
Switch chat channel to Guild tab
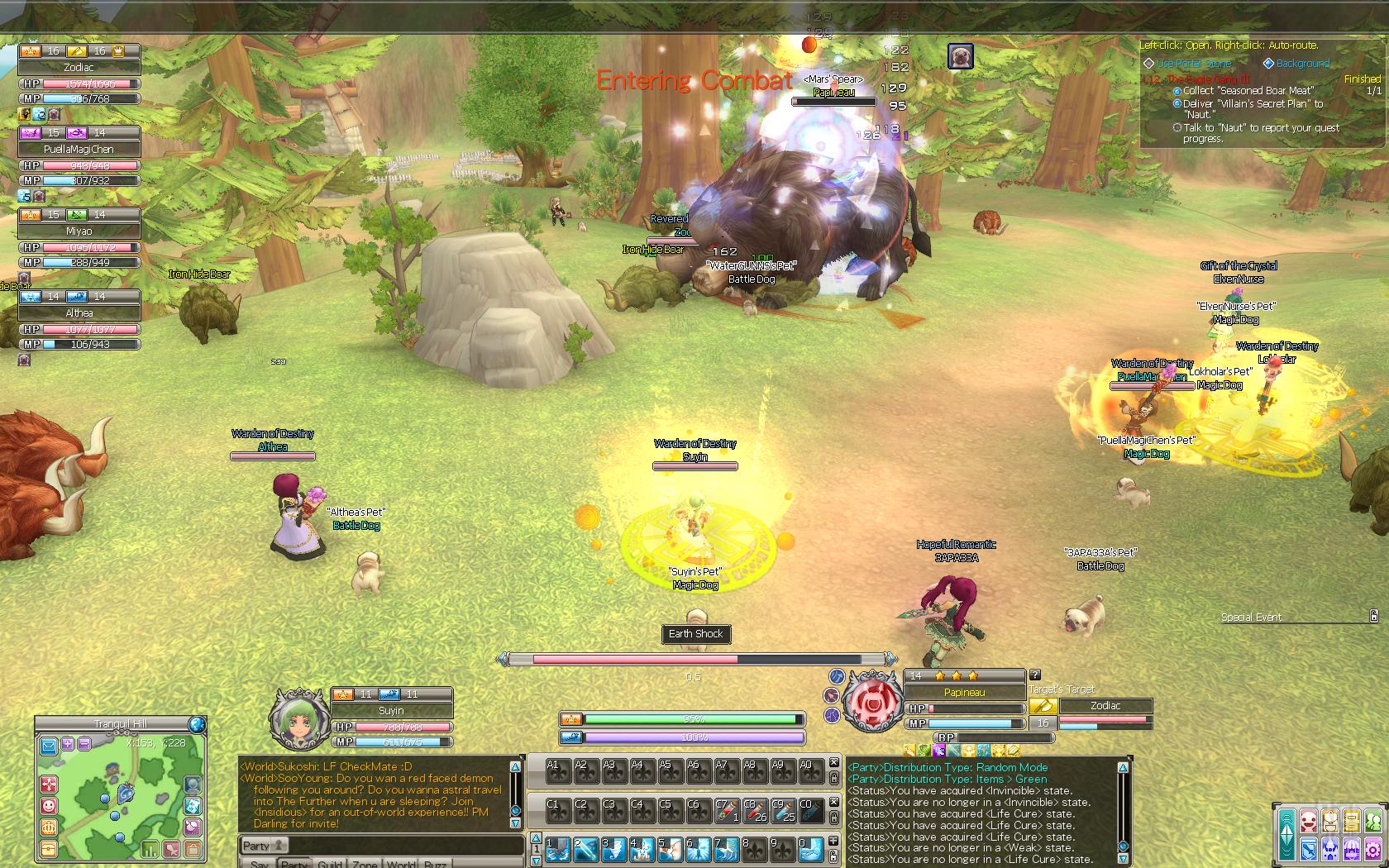(x=330, y=865)
